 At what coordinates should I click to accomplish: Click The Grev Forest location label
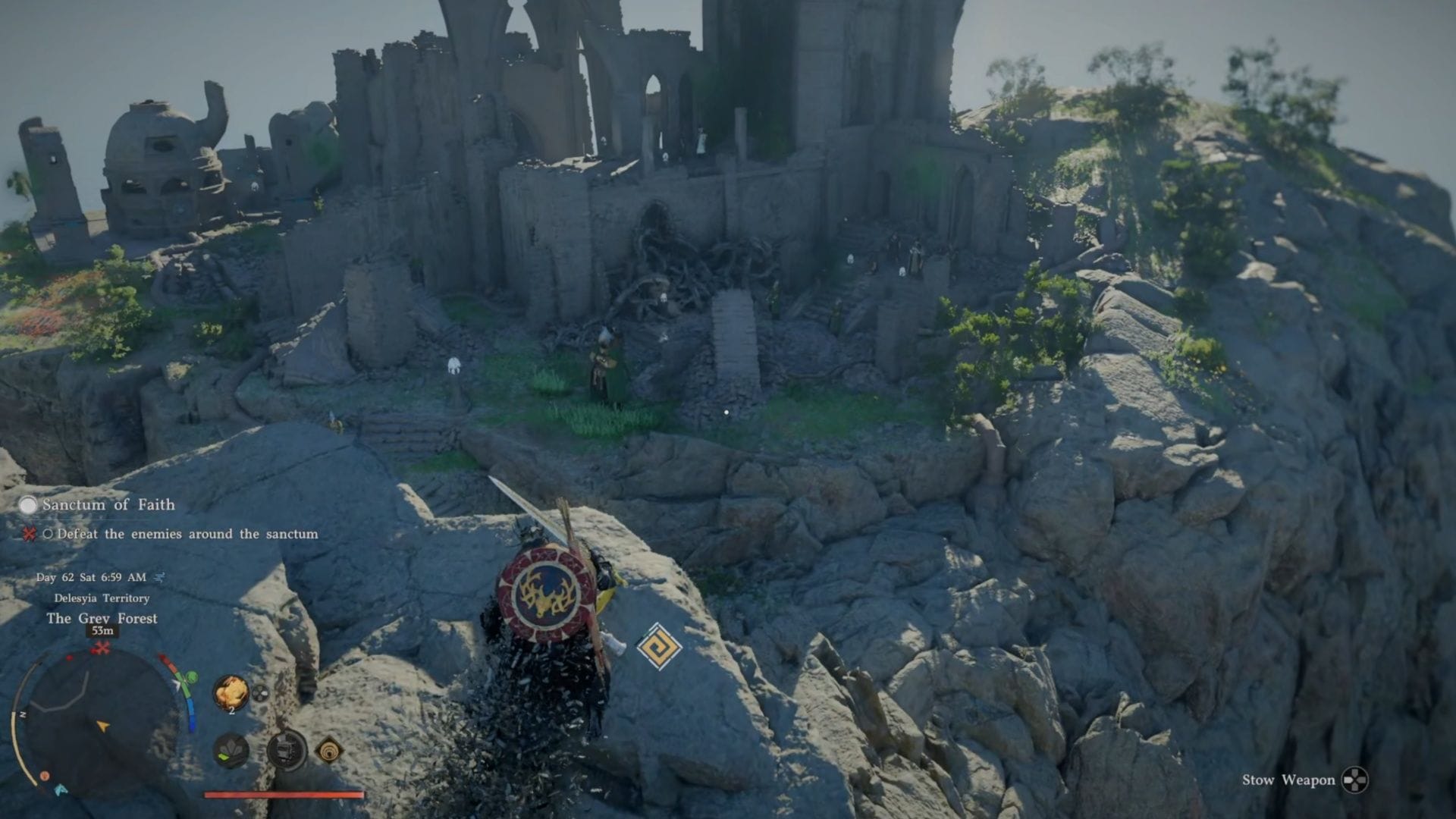click(x=102, y=619)
